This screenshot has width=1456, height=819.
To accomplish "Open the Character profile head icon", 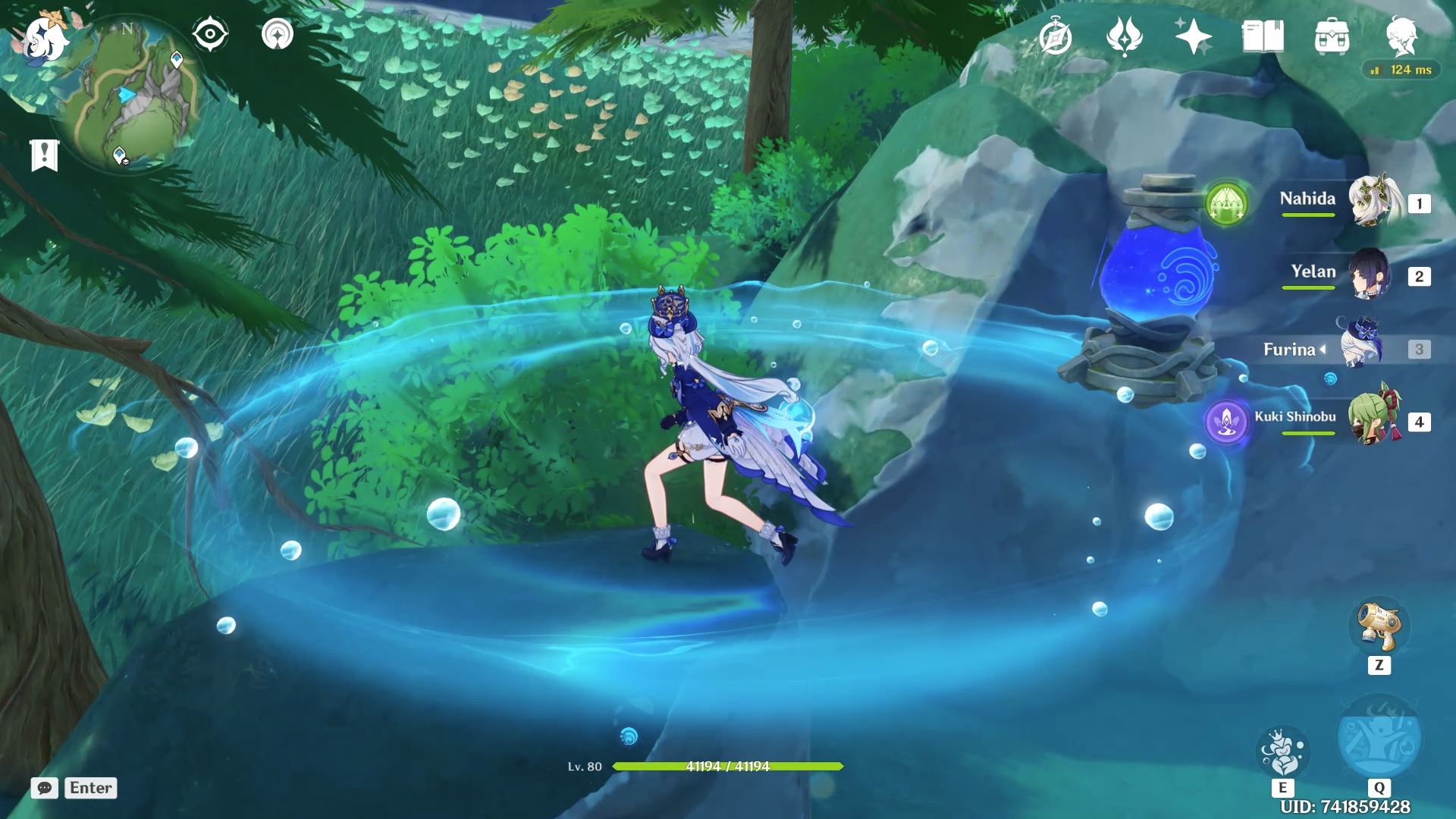I will point(1401,36).
